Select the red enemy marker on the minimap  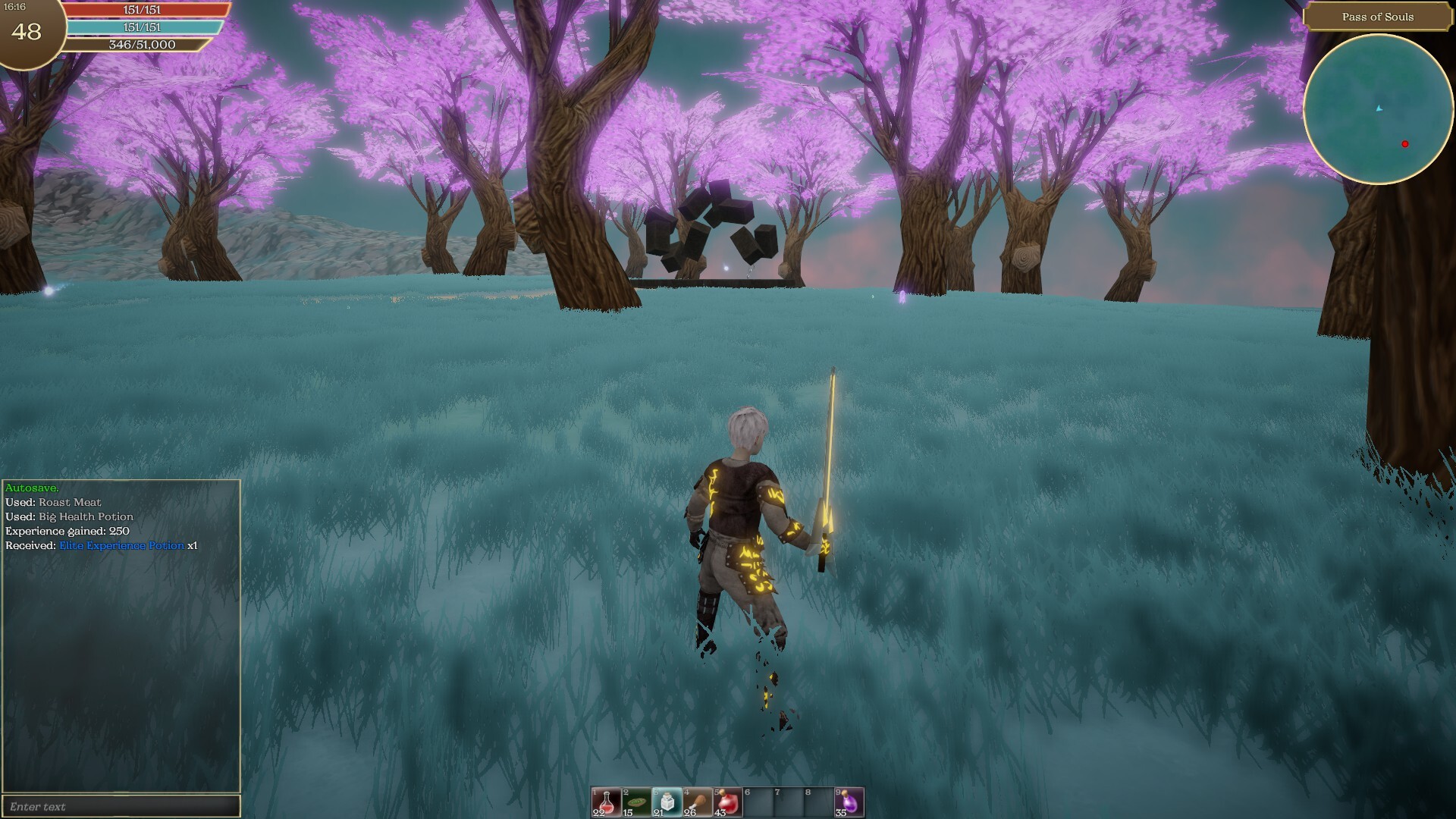pyautogui.click(x=1404, y=143)
